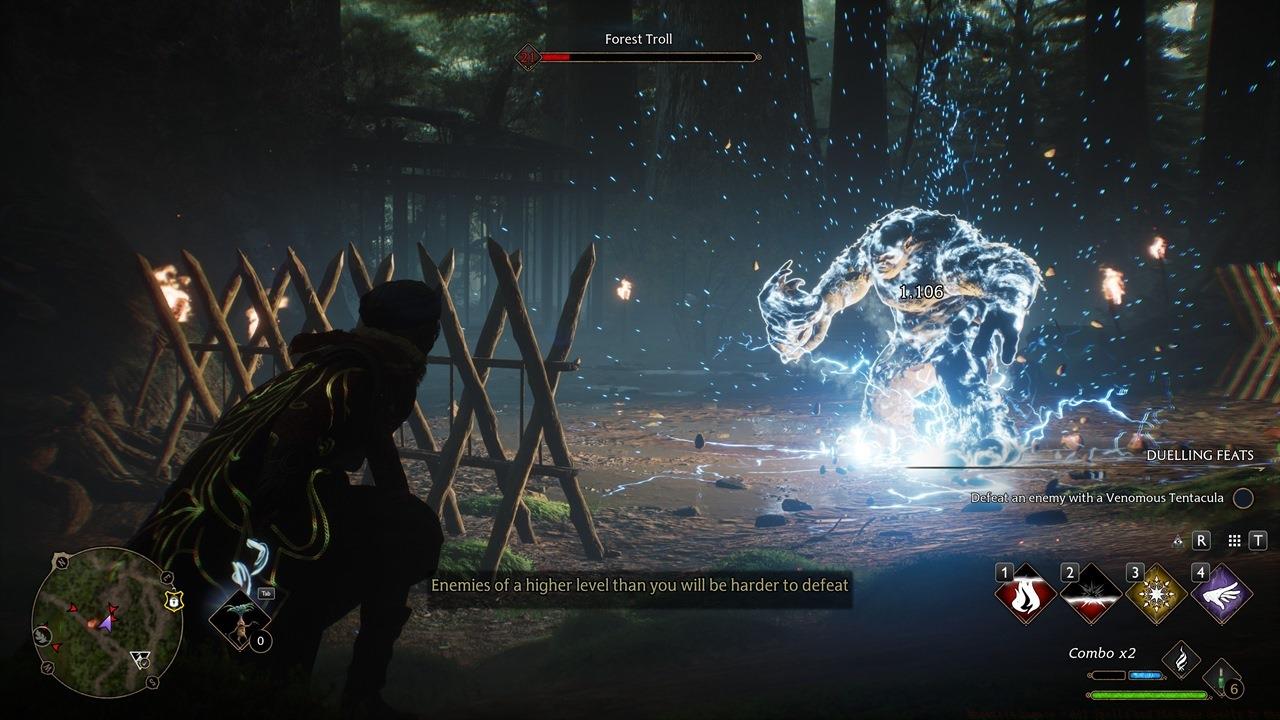Open the Duelling Feats objective tracker
The height and width of the screenshot is (720, 1280).
pyautogui.click(x=1199, y=455)
